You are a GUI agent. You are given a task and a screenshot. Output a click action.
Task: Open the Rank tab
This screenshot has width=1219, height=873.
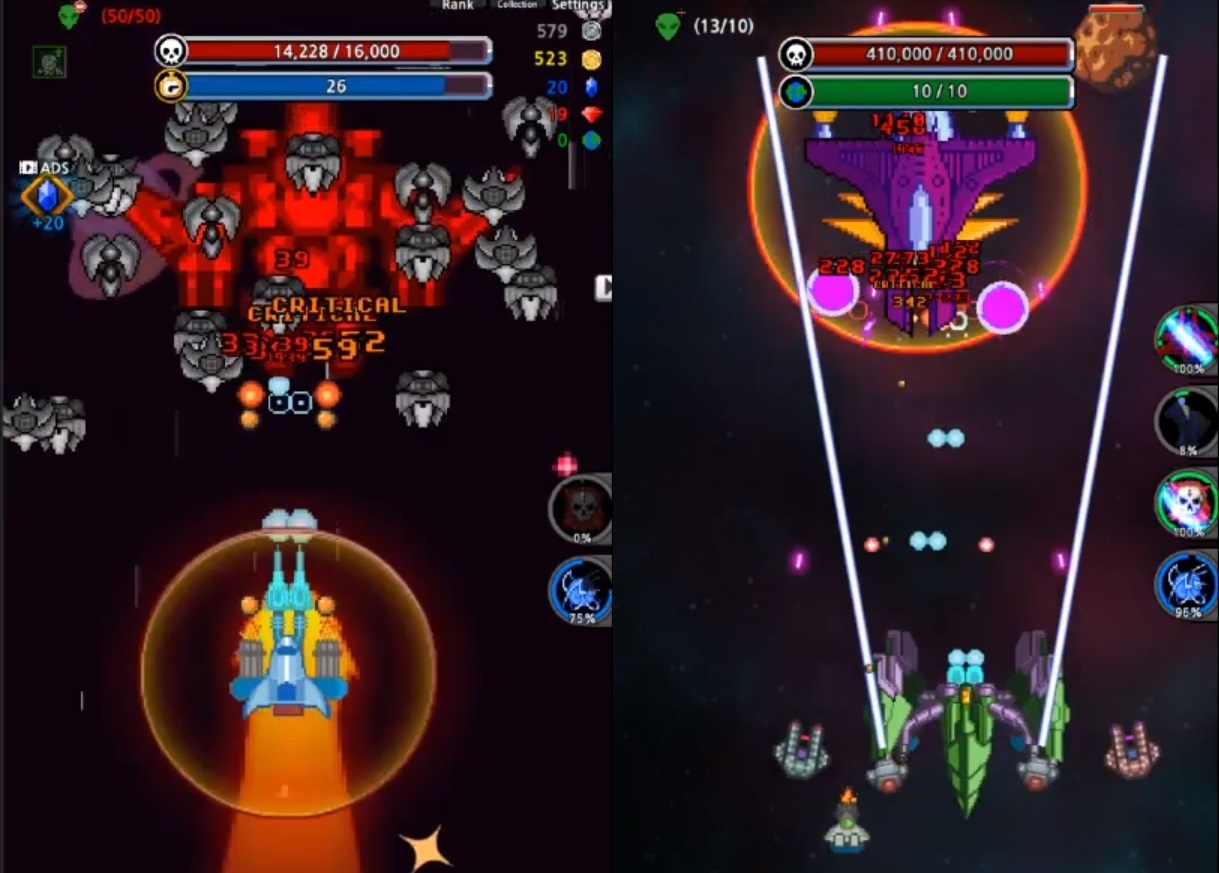coord(457,5)
